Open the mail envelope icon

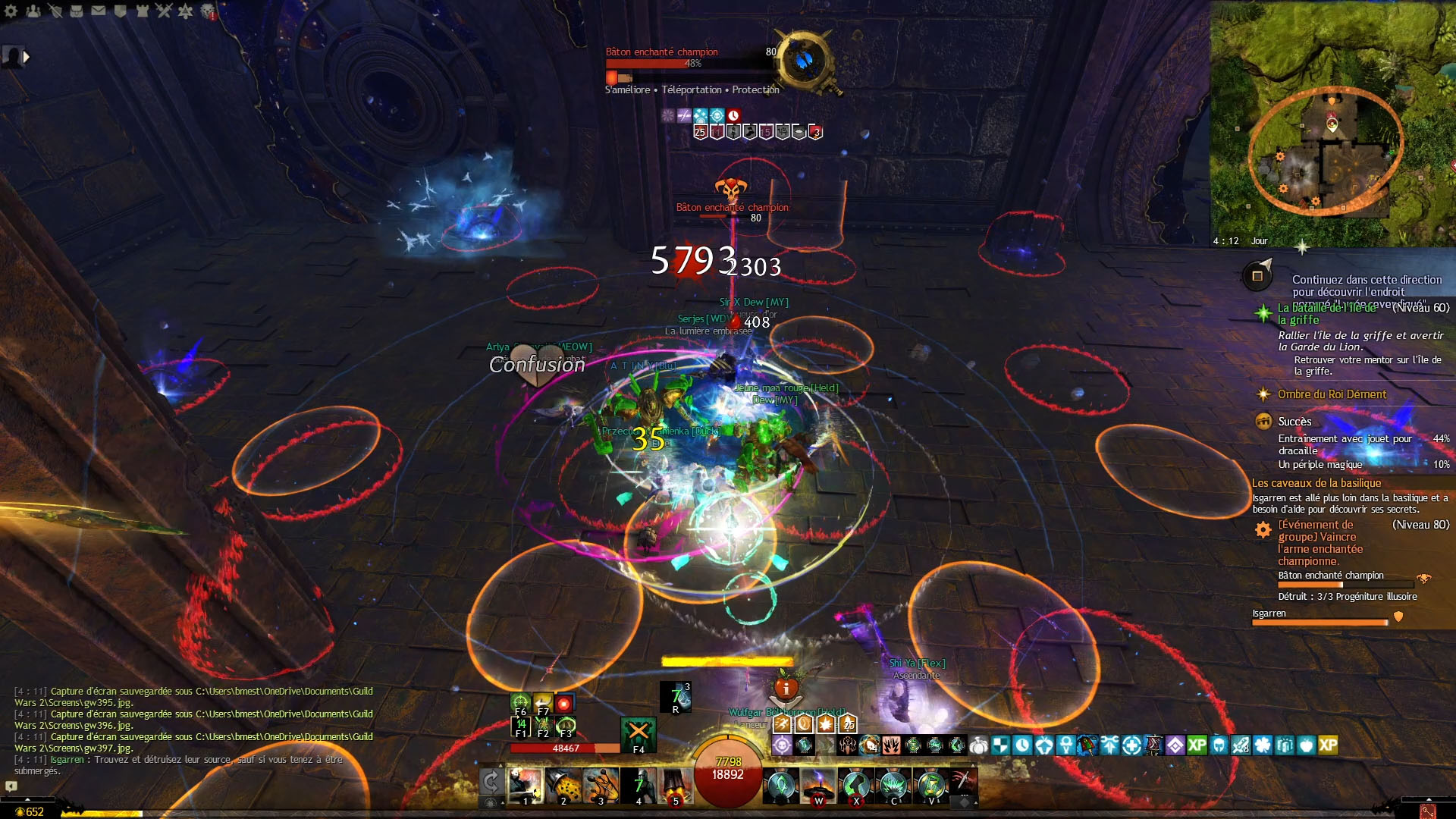point(99,11)
